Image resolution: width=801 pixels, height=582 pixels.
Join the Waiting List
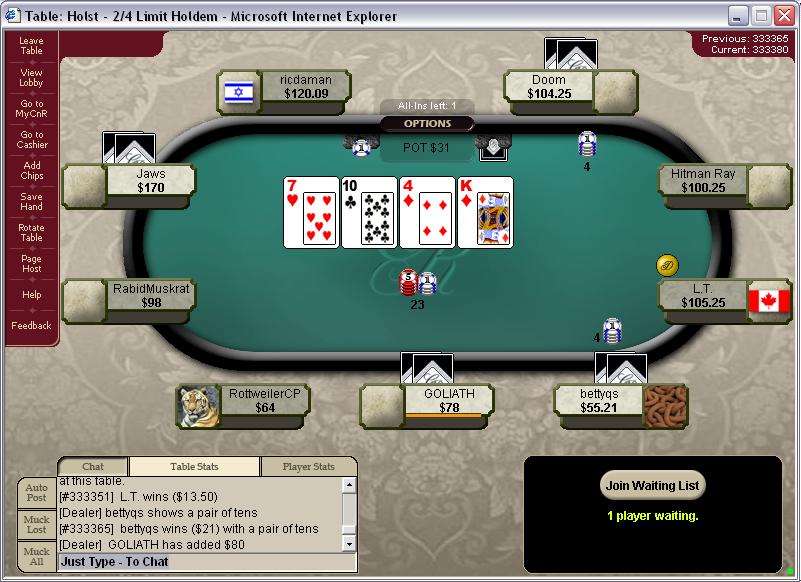point(654,486)
